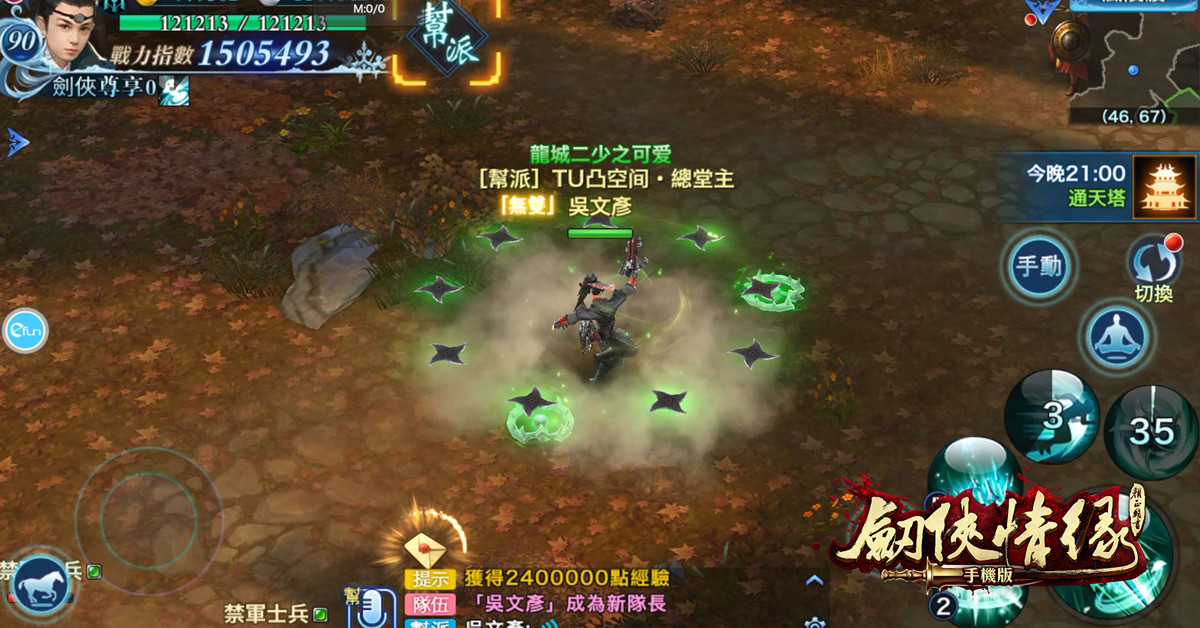
Task: Open the Efun floating overlay icon
Action: pyautogui.click(x=24, y=331)
